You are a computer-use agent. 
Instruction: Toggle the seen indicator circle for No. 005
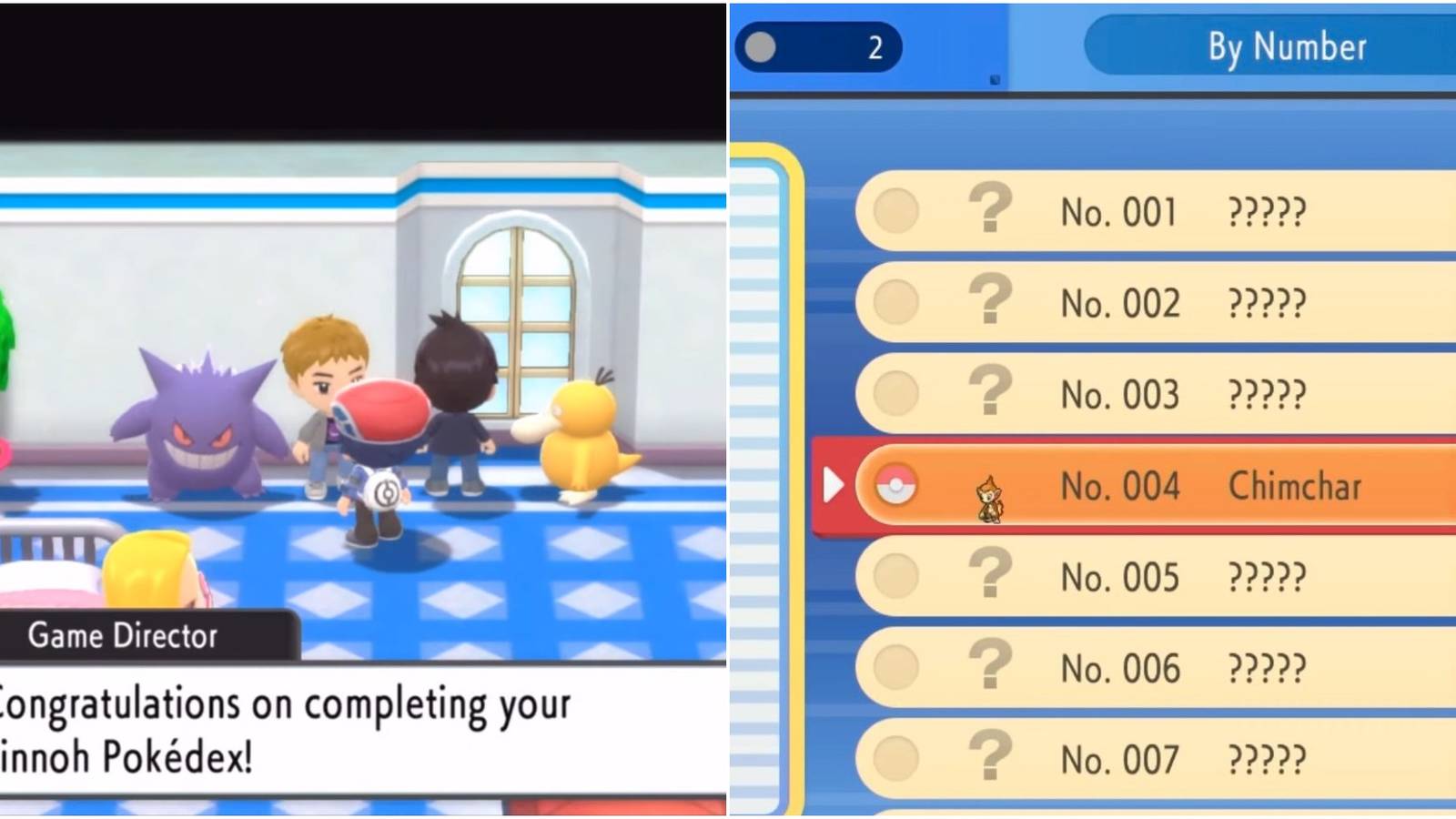point(896,575)
